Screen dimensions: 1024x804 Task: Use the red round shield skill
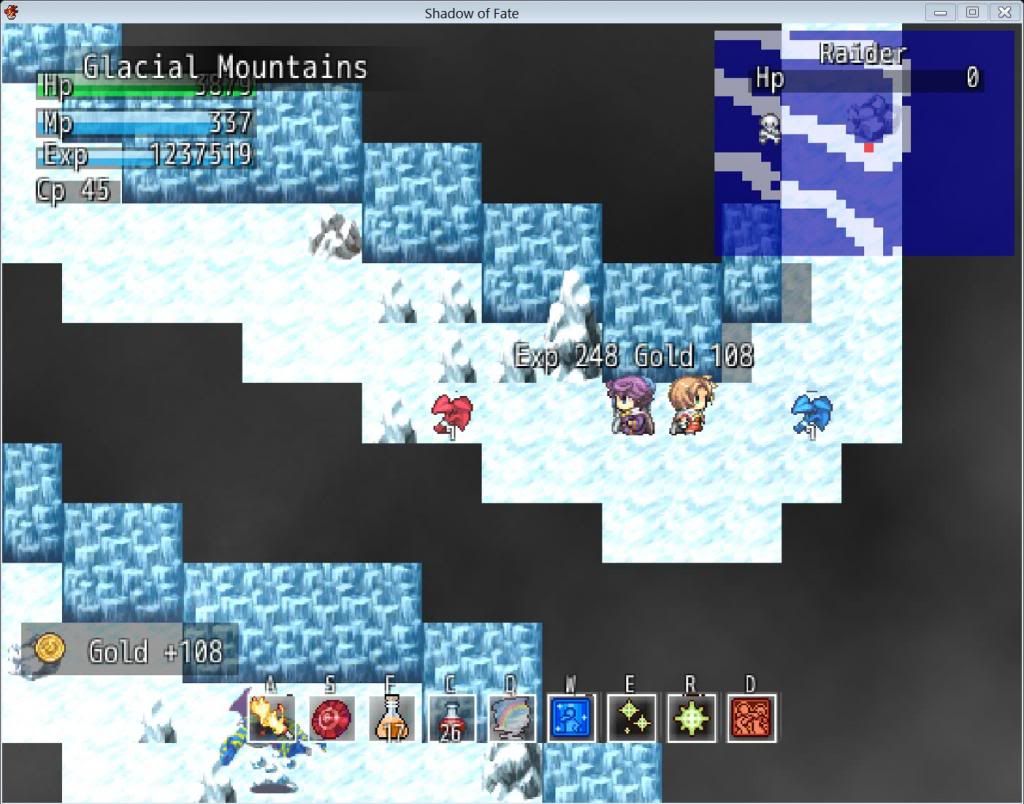(x=331, y=718)
